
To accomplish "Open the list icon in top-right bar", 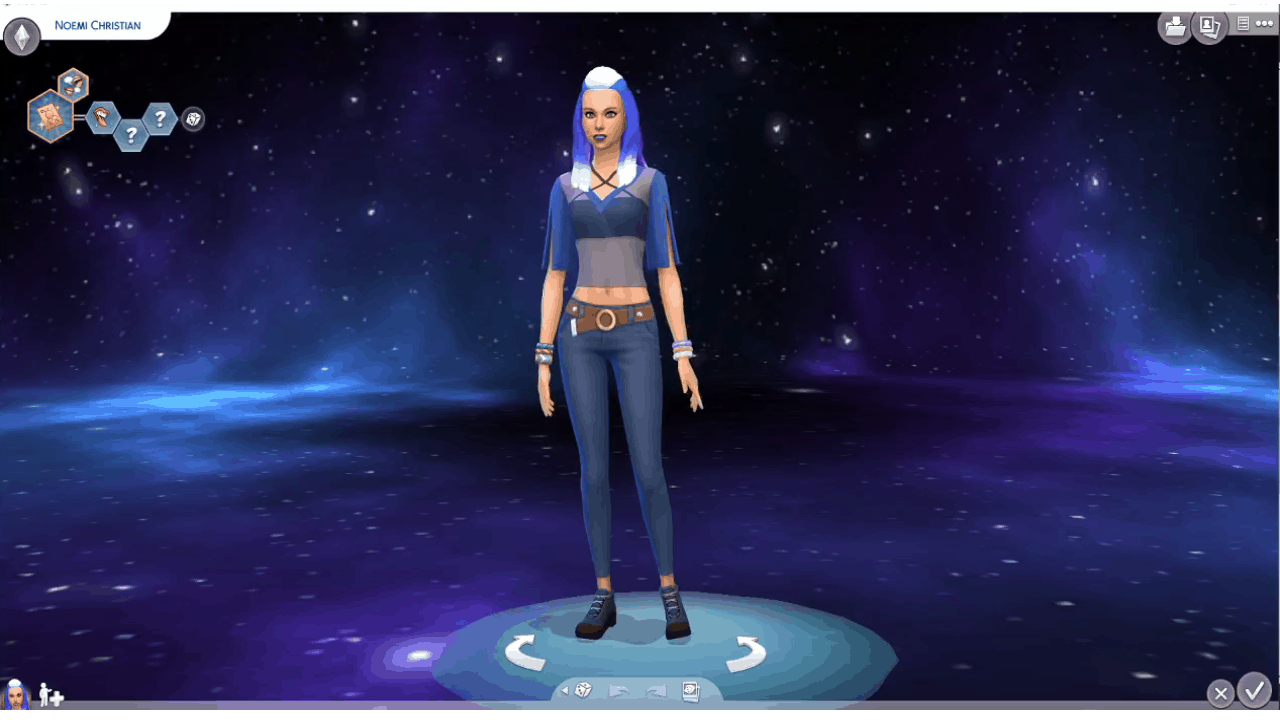I will 1243,23.
